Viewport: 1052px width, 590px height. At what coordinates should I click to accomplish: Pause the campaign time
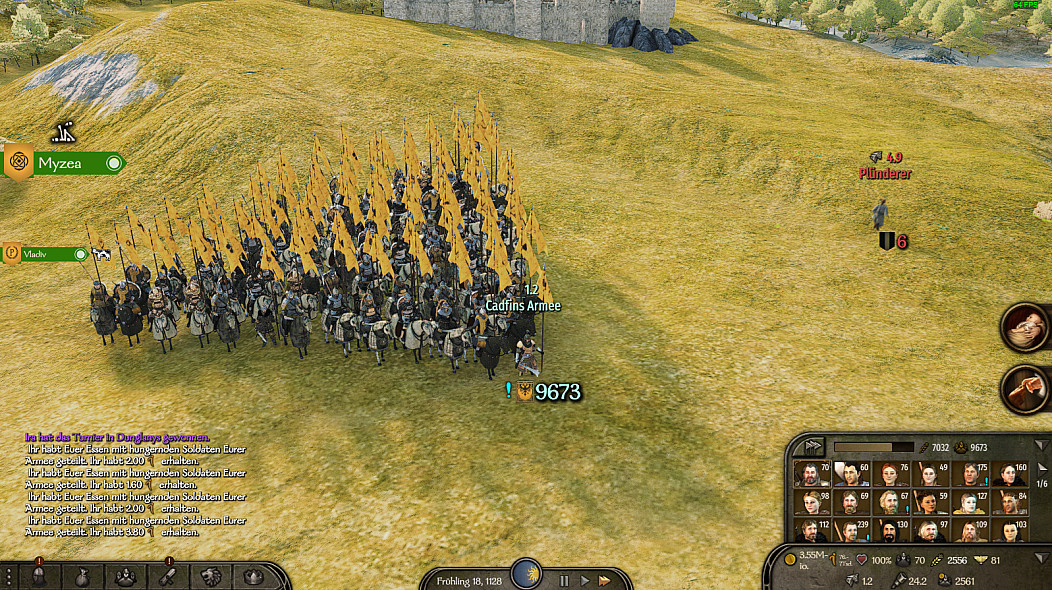tap(564, 580)
